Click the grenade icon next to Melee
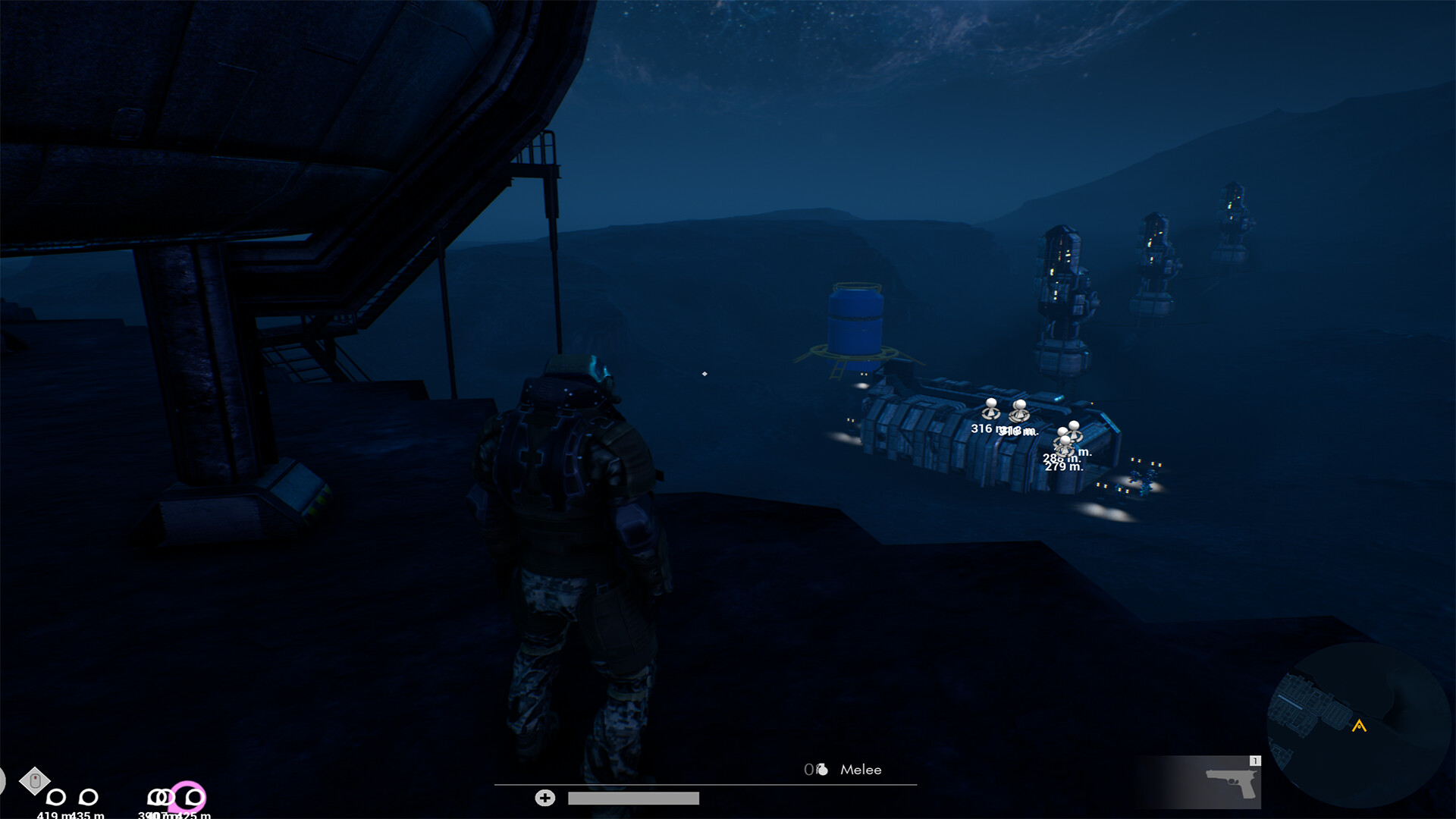 click(821, 769)
